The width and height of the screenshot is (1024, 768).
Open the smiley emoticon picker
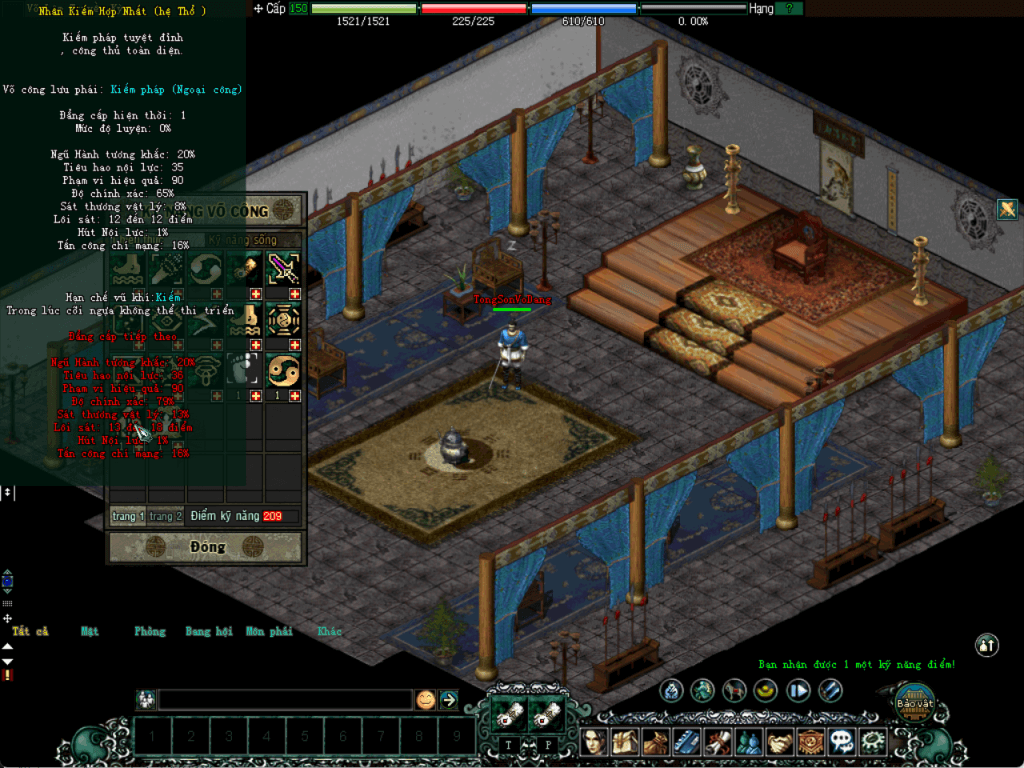[426, 700]
